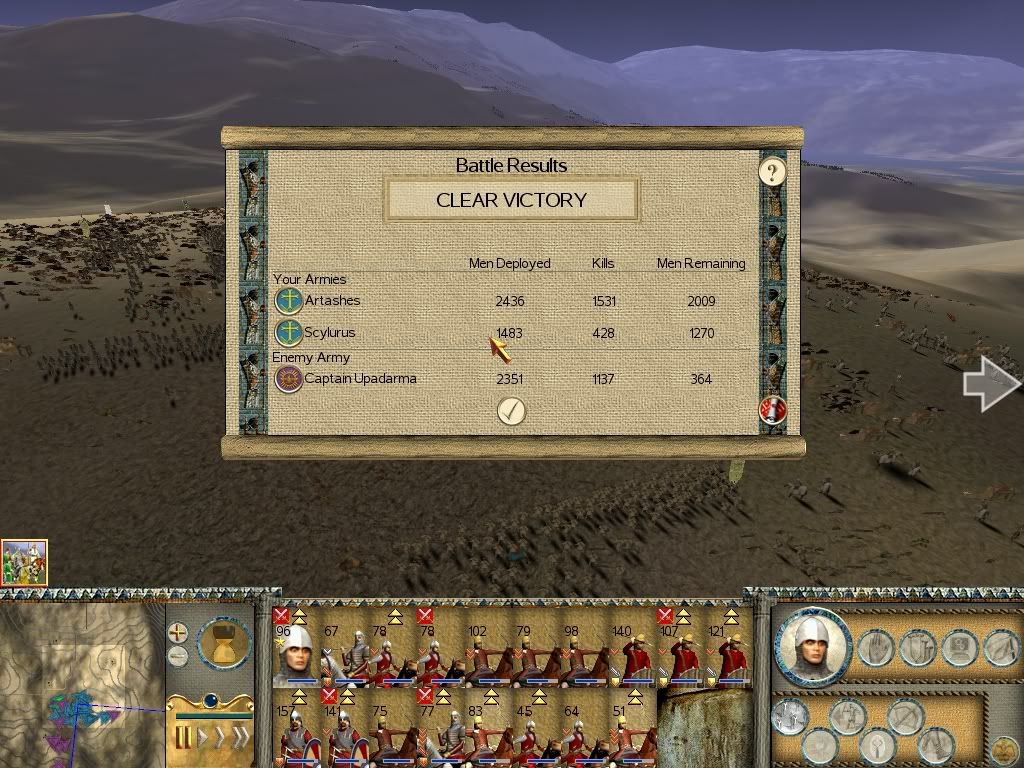
Task: Open the group thumbnail above the minimap
Action: 24,562
